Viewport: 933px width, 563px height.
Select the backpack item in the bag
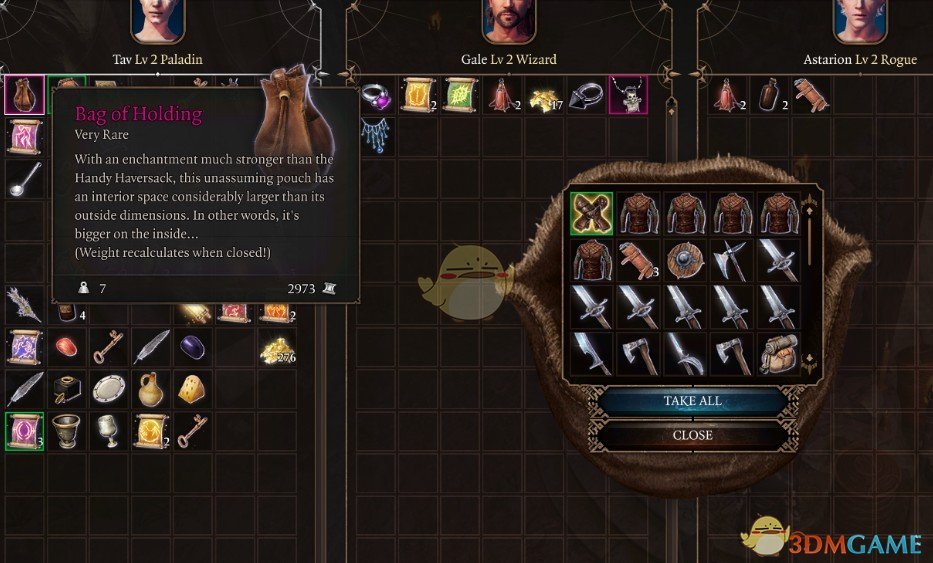coord(778,353)
